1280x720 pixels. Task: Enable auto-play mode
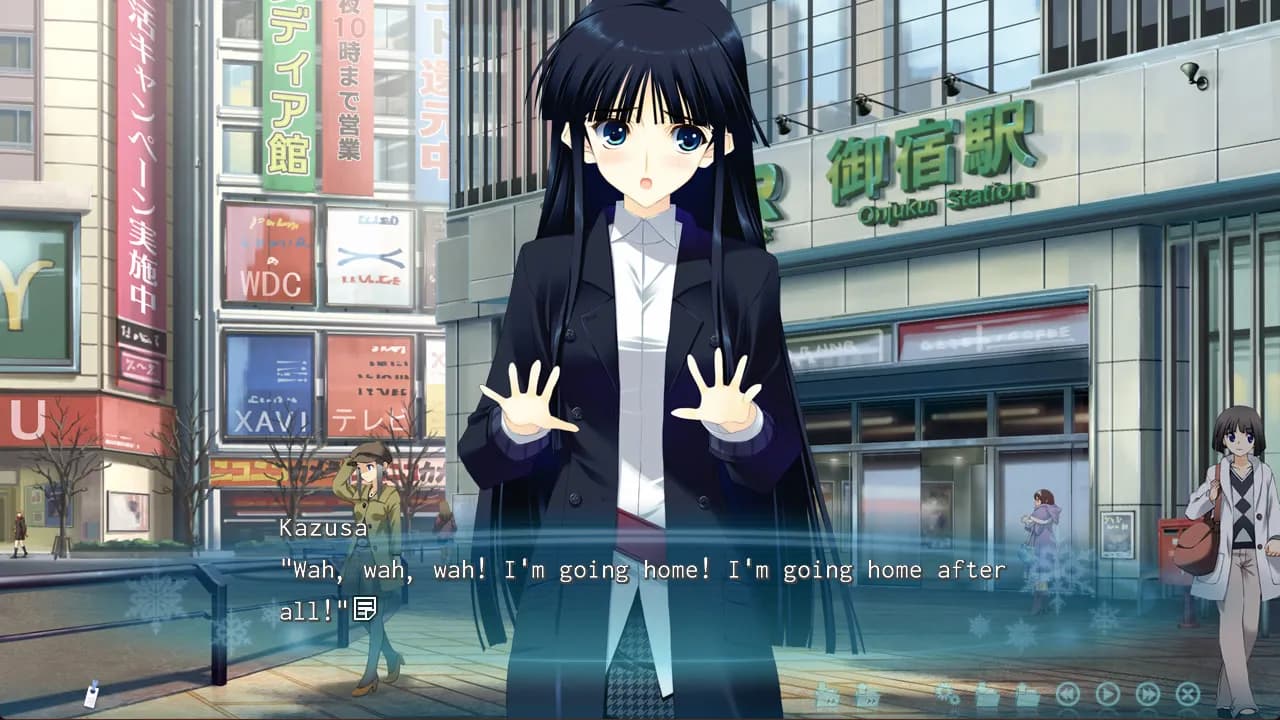(1107, 693)
